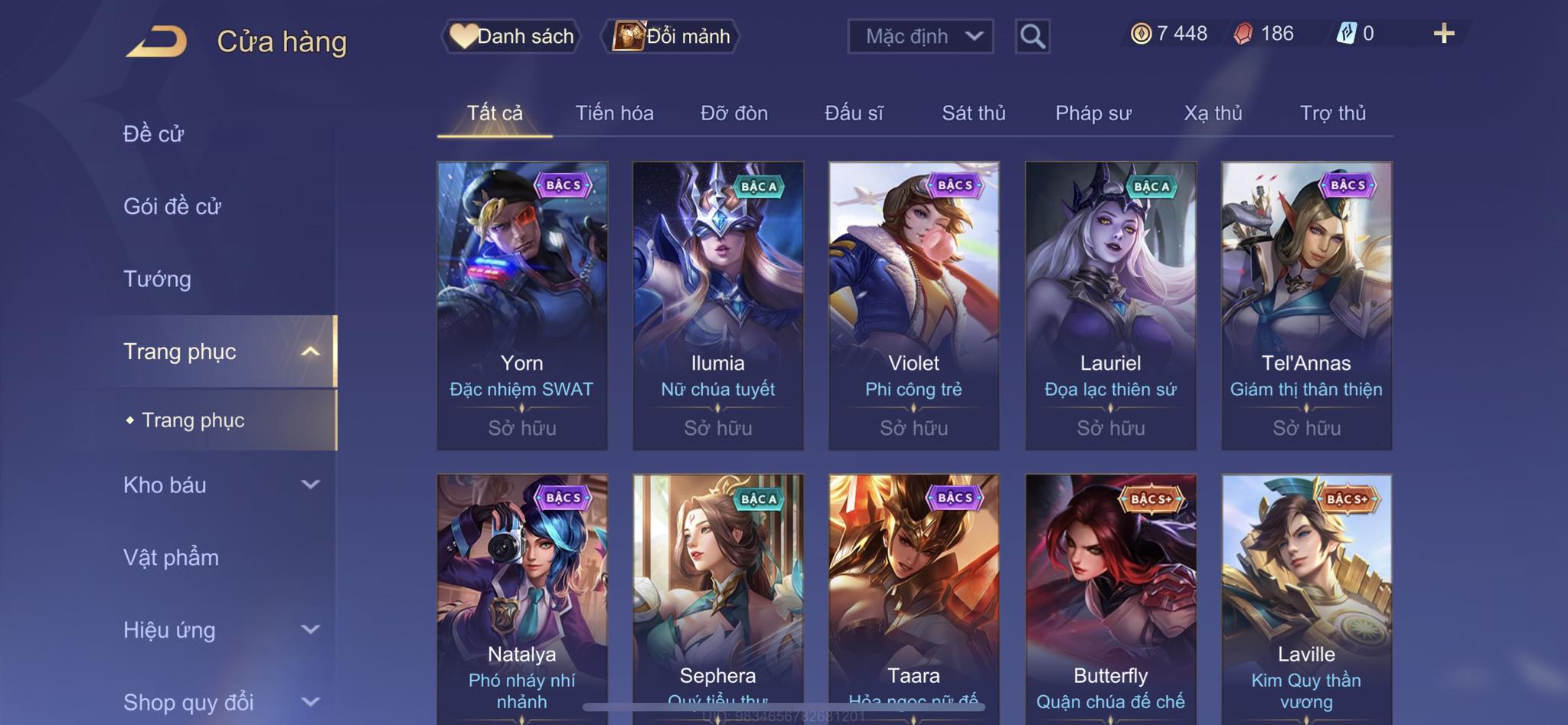The width and height of the screenshot is (1568, 725).
Task: Select Yorn Đặc nhiệm SWAT skin card
Action: pos(522,305)
